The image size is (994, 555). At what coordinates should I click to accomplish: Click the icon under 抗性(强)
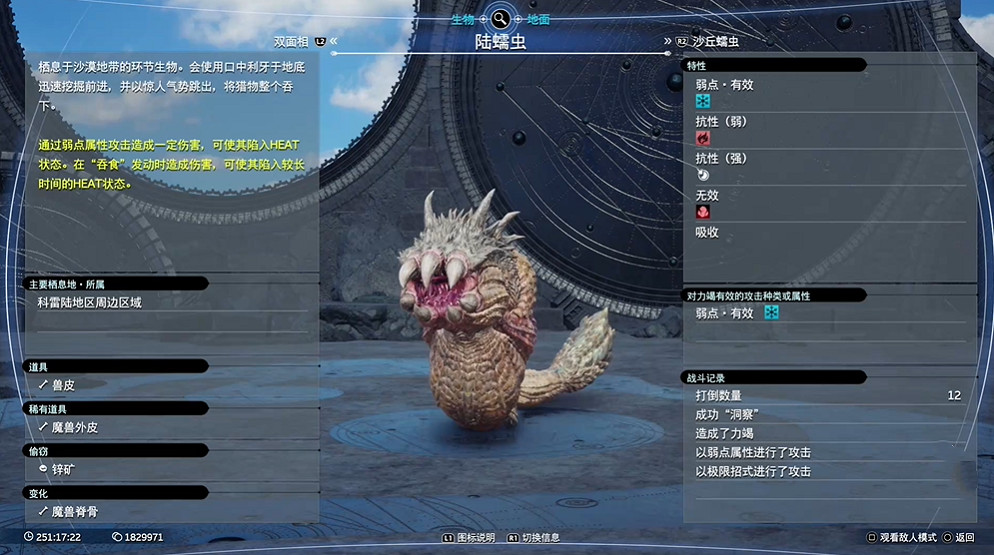click(x=703, y=174)
